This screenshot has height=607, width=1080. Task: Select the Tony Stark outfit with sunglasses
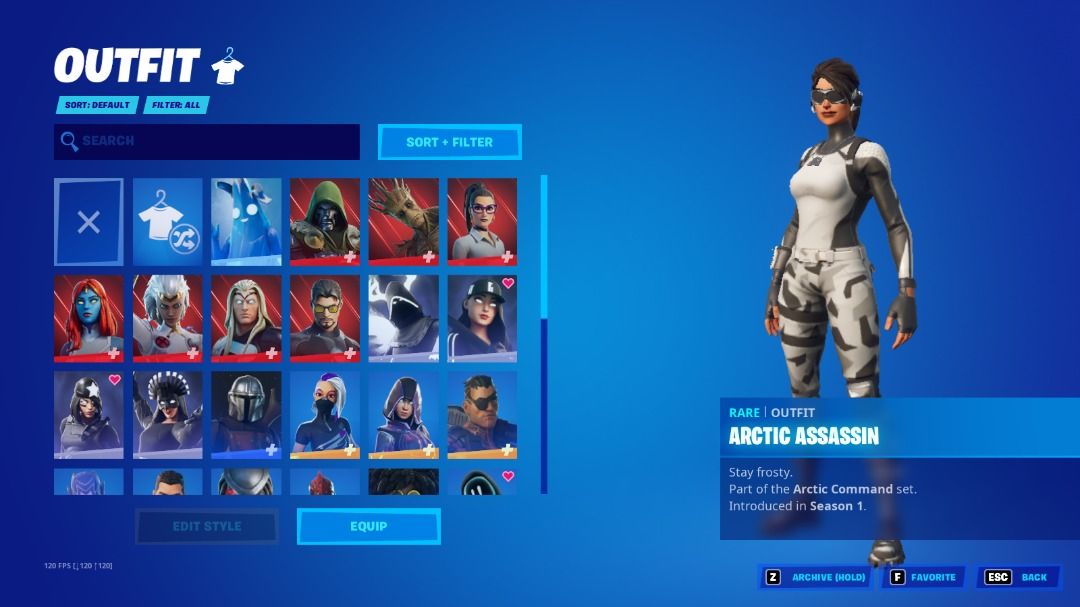click(x=325, y=319)
